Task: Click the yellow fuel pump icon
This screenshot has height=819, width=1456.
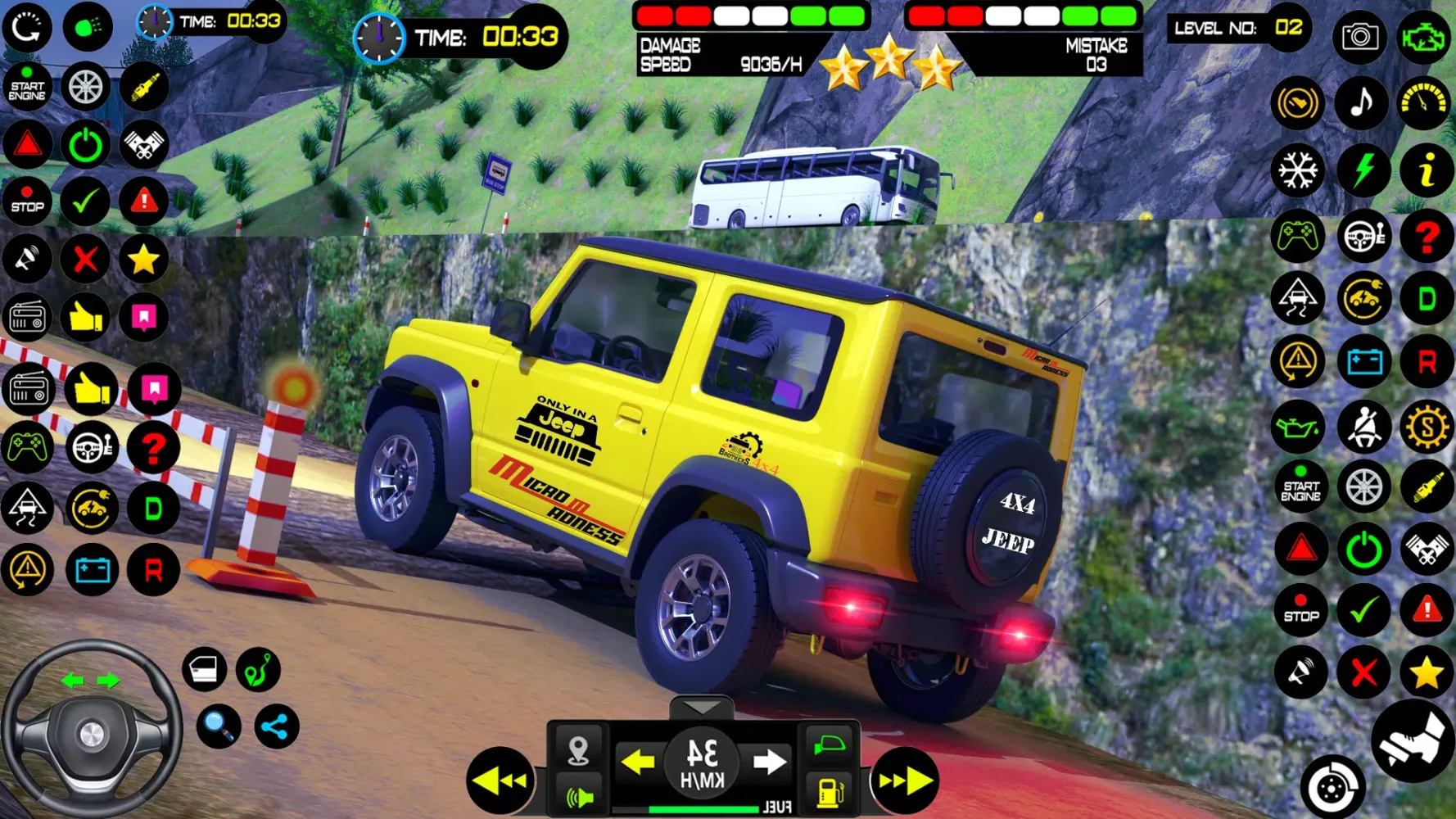Action: 830,793
